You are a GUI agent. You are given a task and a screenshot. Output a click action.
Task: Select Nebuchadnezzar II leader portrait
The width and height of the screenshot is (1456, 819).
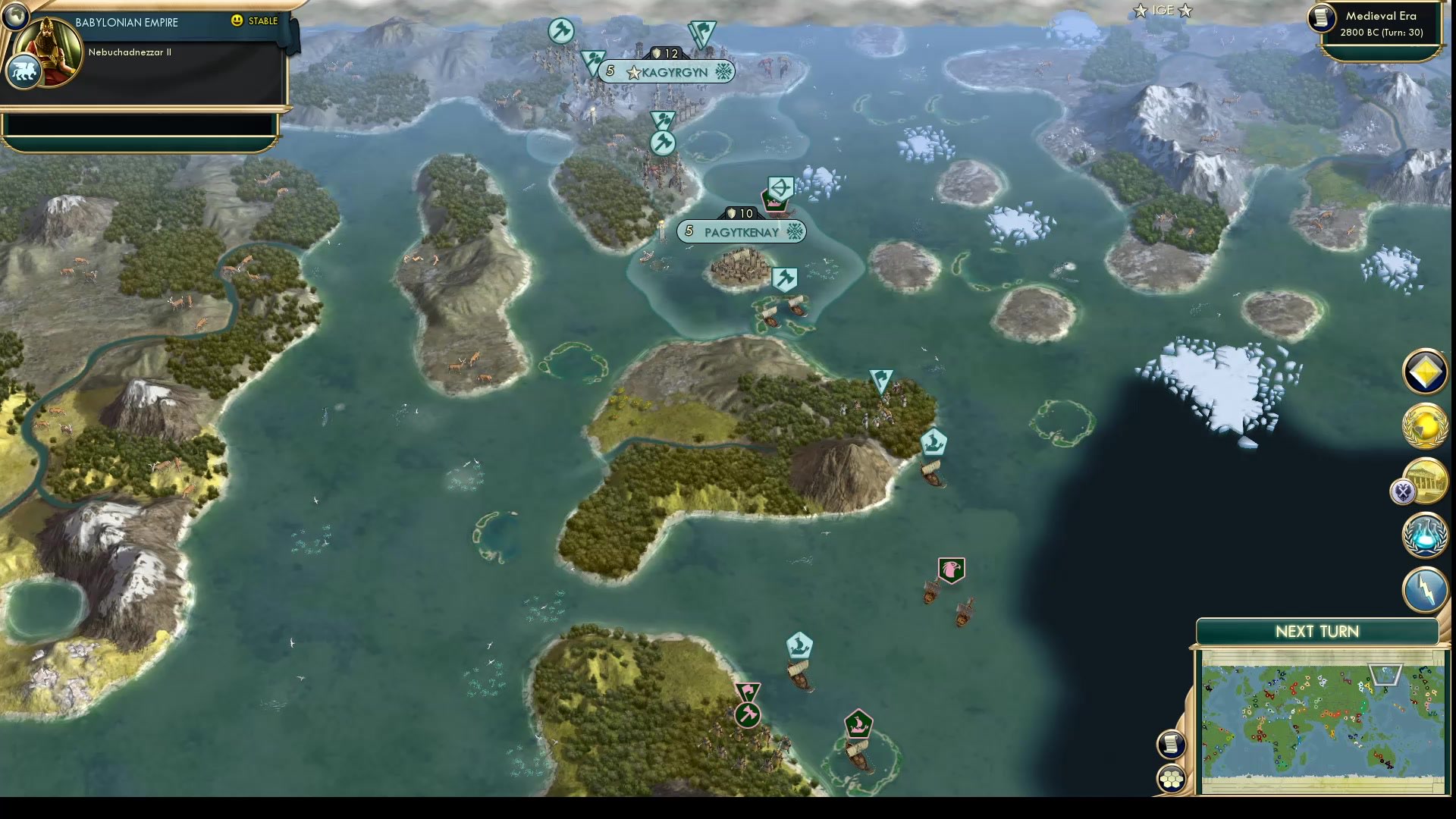[x=47, y=53]
